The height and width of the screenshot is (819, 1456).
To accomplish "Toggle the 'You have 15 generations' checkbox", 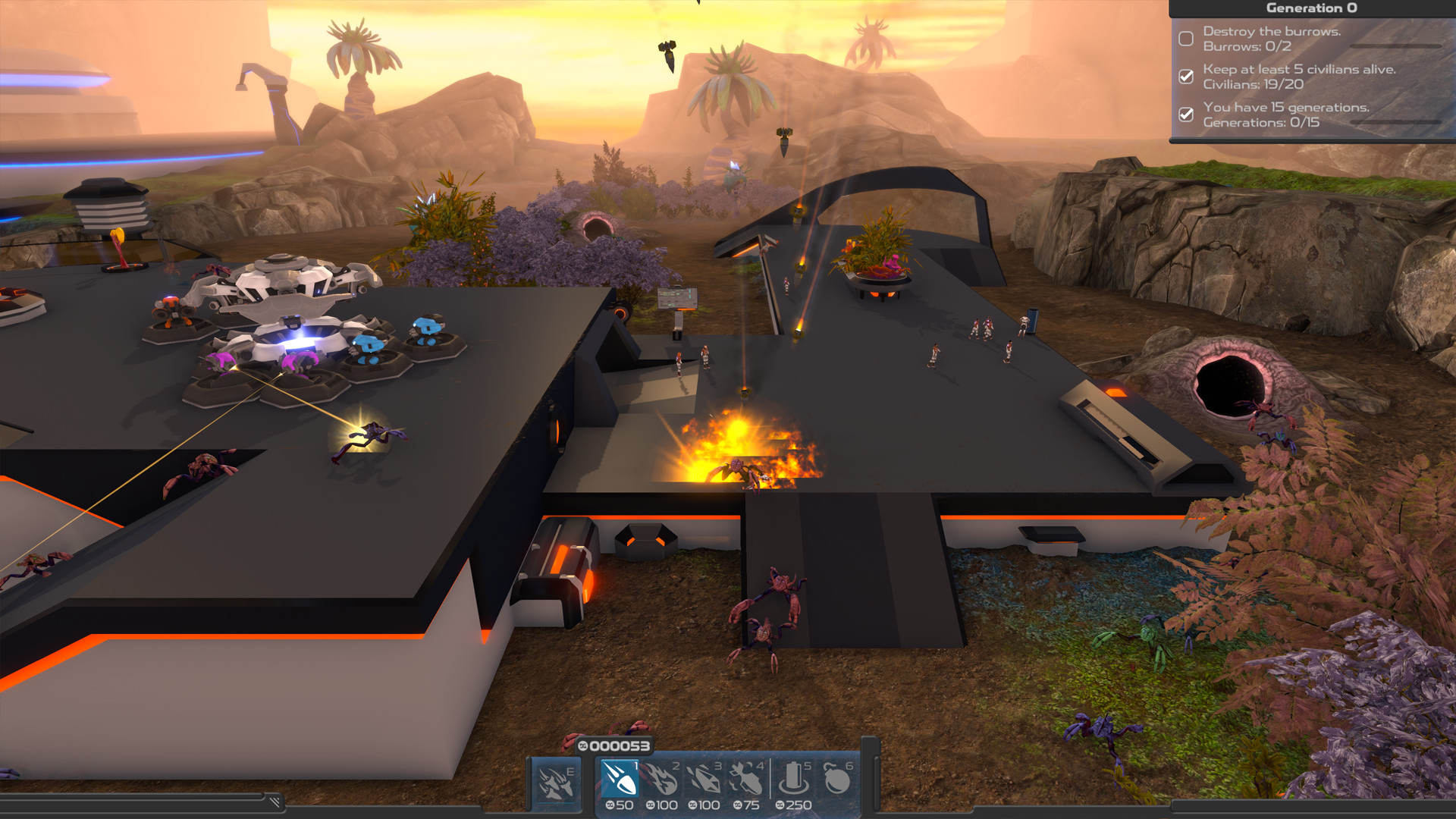I will (1186, 115).
